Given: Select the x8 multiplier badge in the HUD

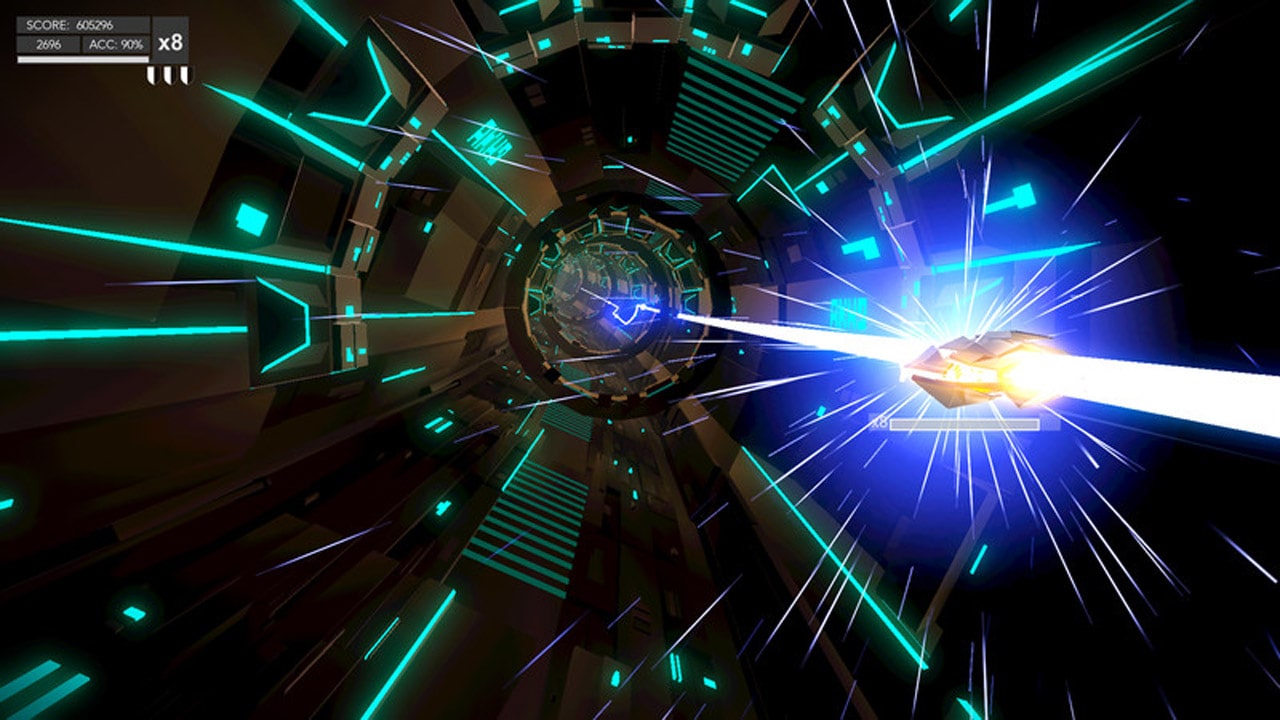Looking at the screenshot, I should tap(170, 42).
